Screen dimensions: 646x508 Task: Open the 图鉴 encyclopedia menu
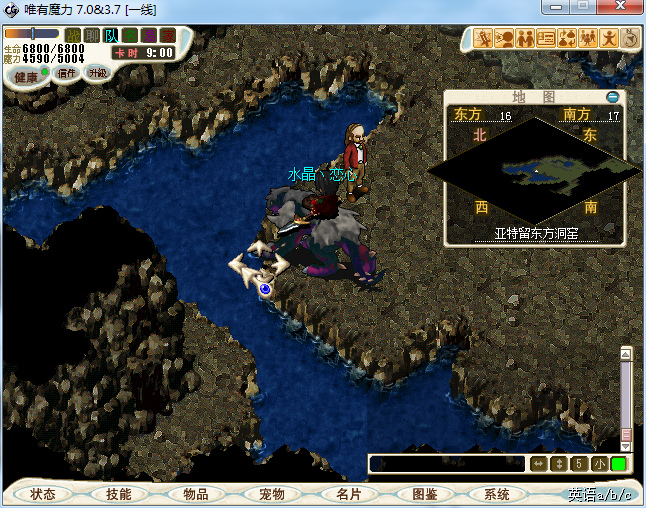tap(424, 494)
